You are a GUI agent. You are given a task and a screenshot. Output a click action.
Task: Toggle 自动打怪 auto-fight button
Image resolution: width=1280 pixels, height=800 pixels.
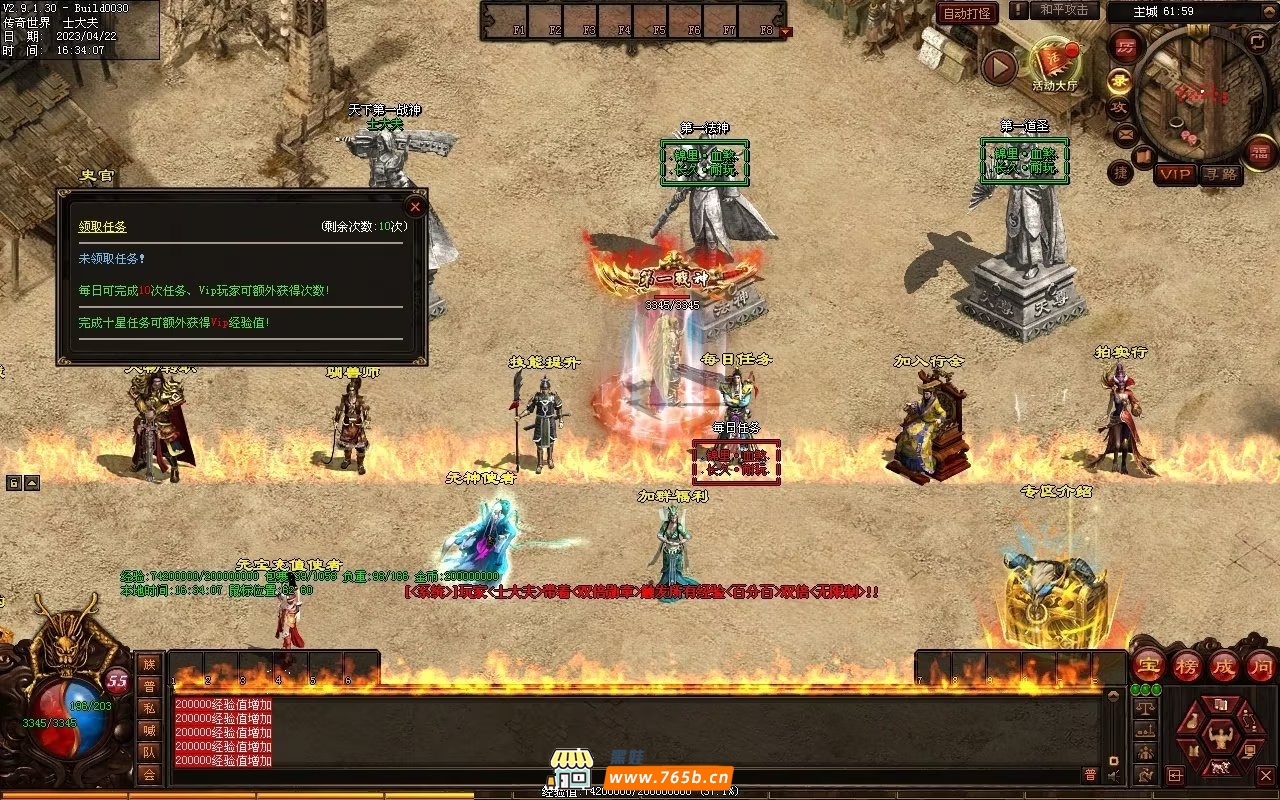point(967,14)
